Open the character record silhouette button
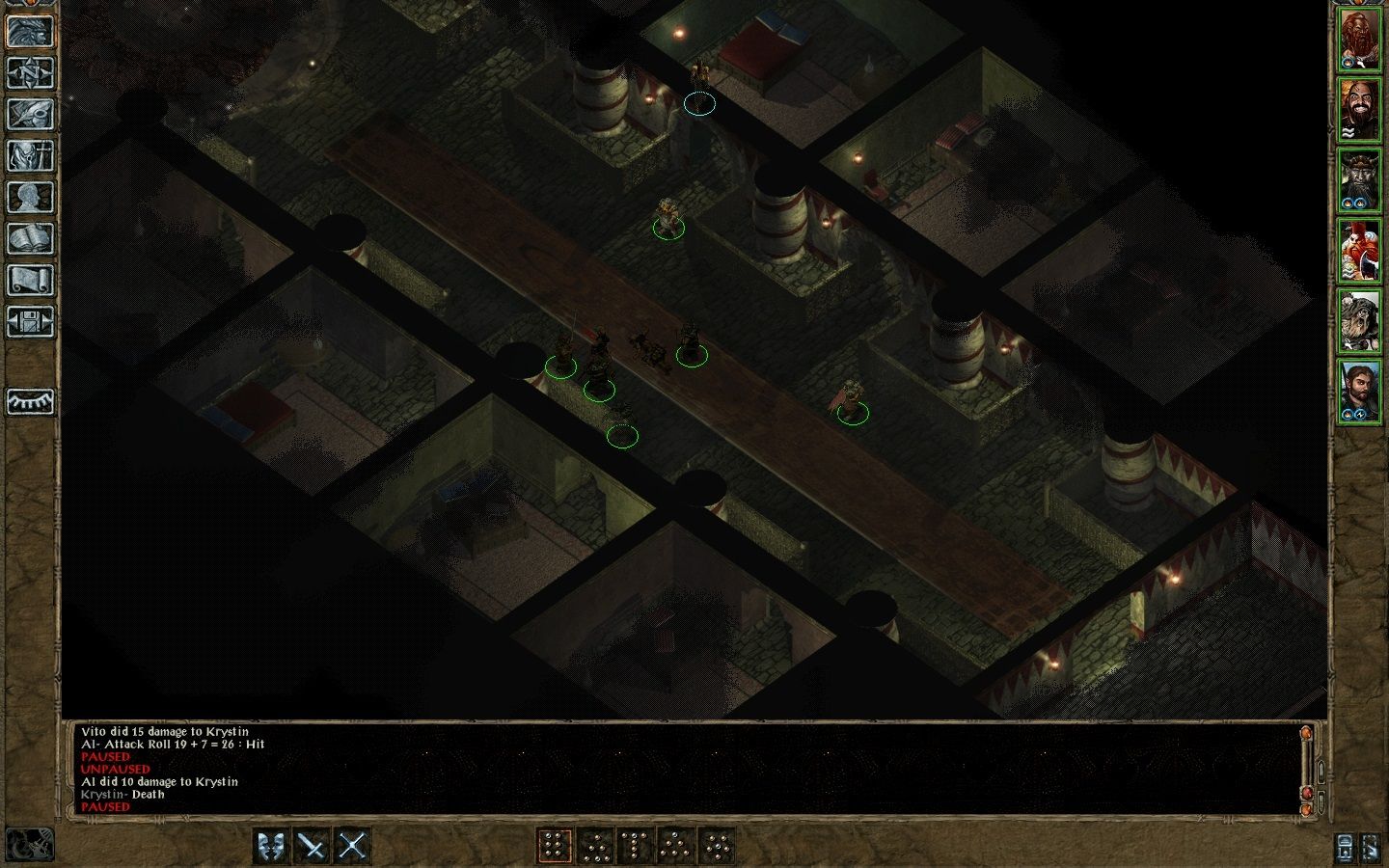The image size is (1389, 868). [x=30, y=197]
